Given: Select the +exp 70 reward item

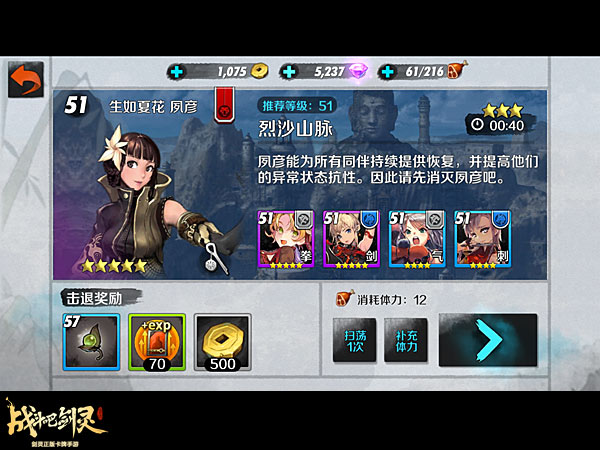Looking at the screenshot, I should [157, 344].
